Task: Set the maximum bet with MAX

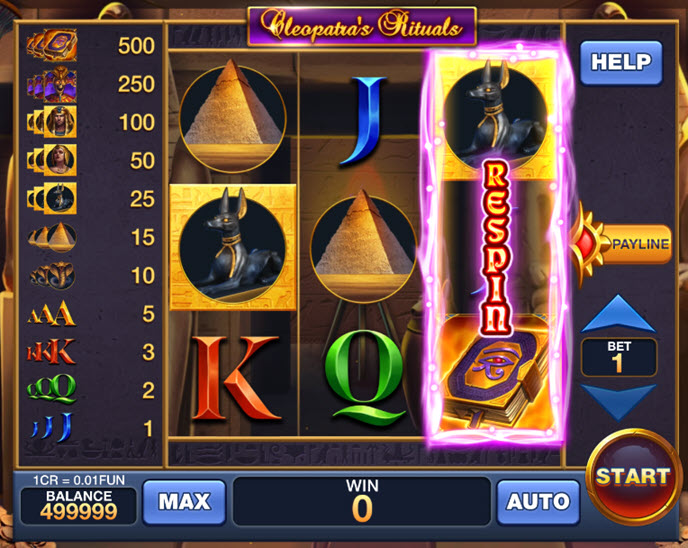Action: click(x=183, y=501)
